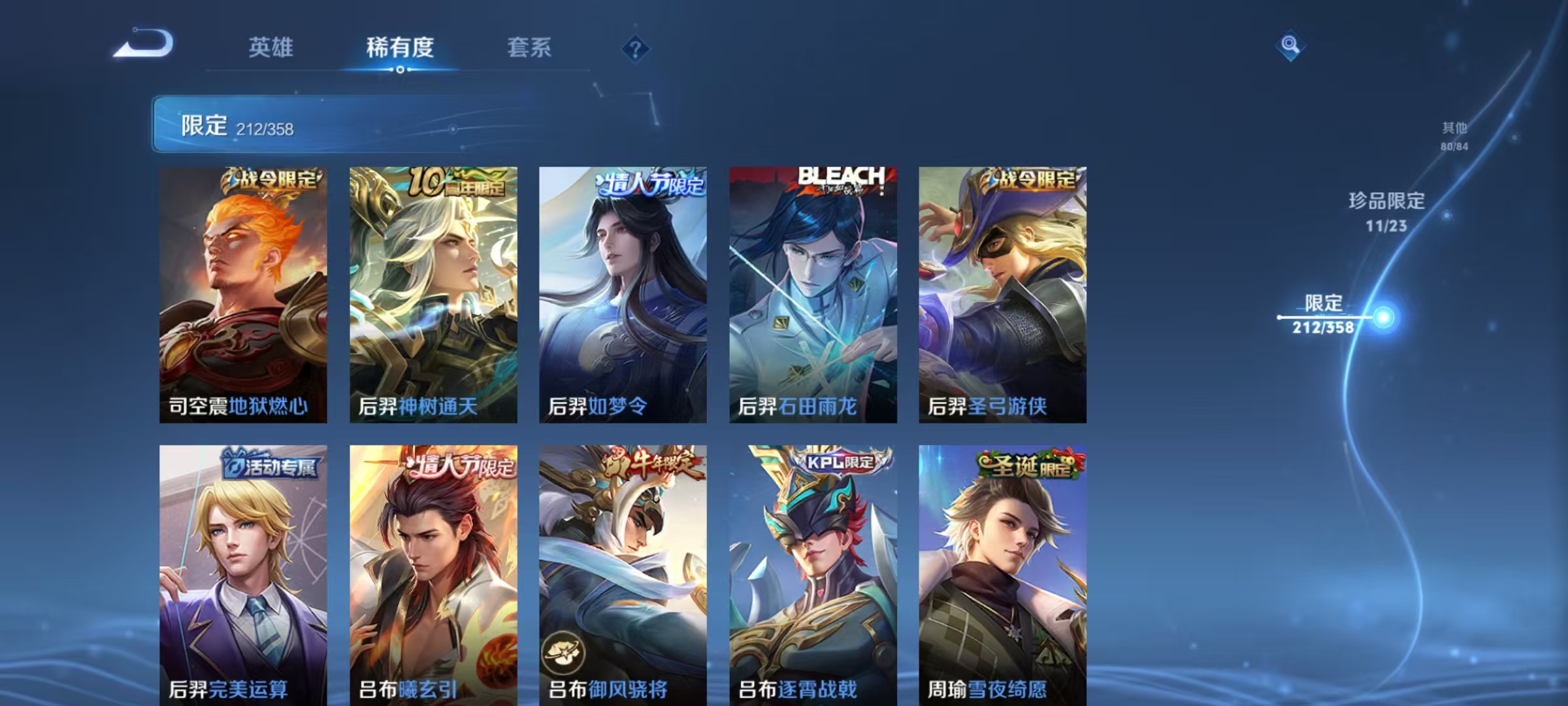Switch to the 英雄 tab
This screenshot has width=1568, height=706.
point(272,48)
